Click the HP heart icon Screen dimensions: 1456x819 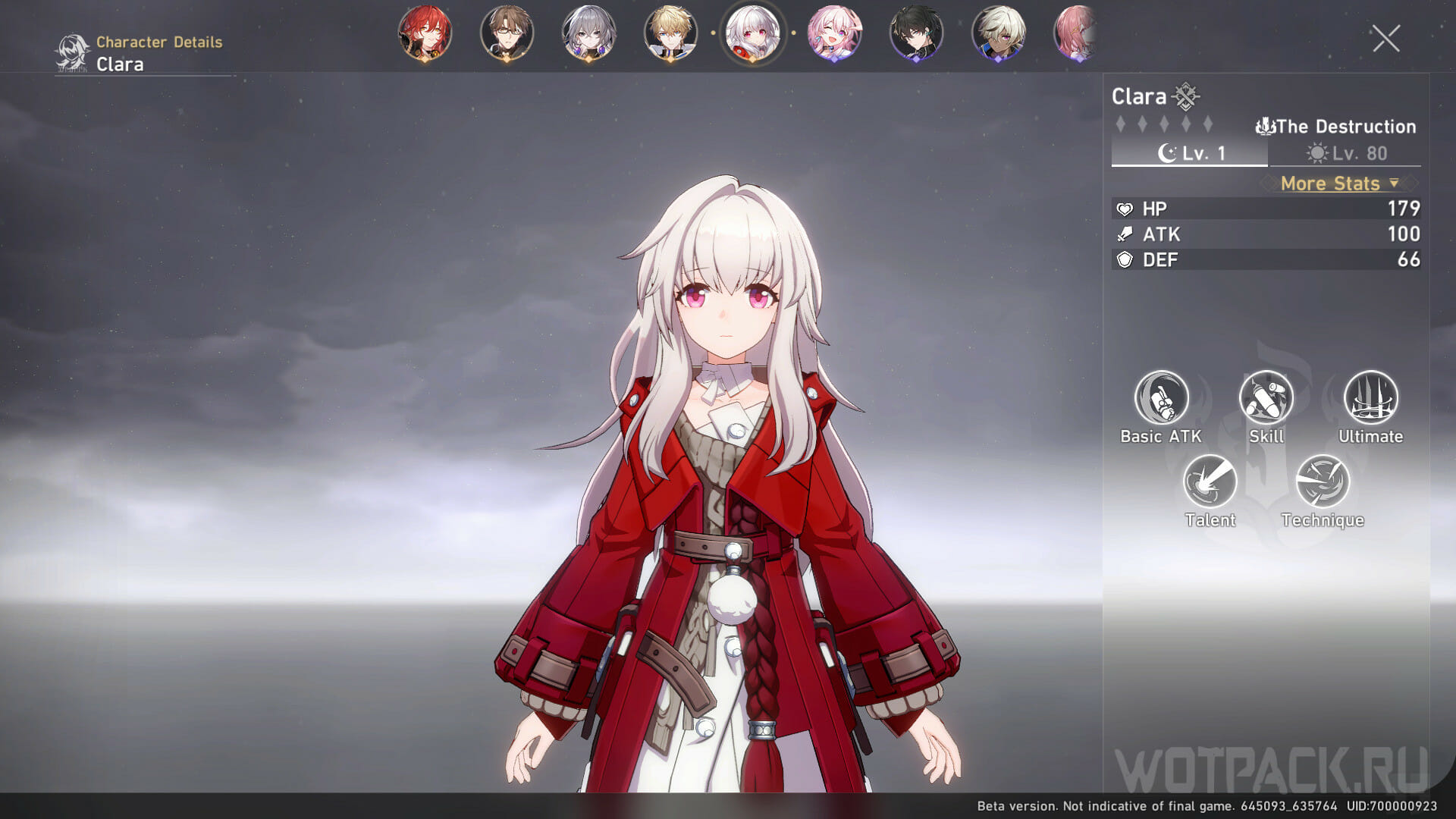coord(1127,208)
